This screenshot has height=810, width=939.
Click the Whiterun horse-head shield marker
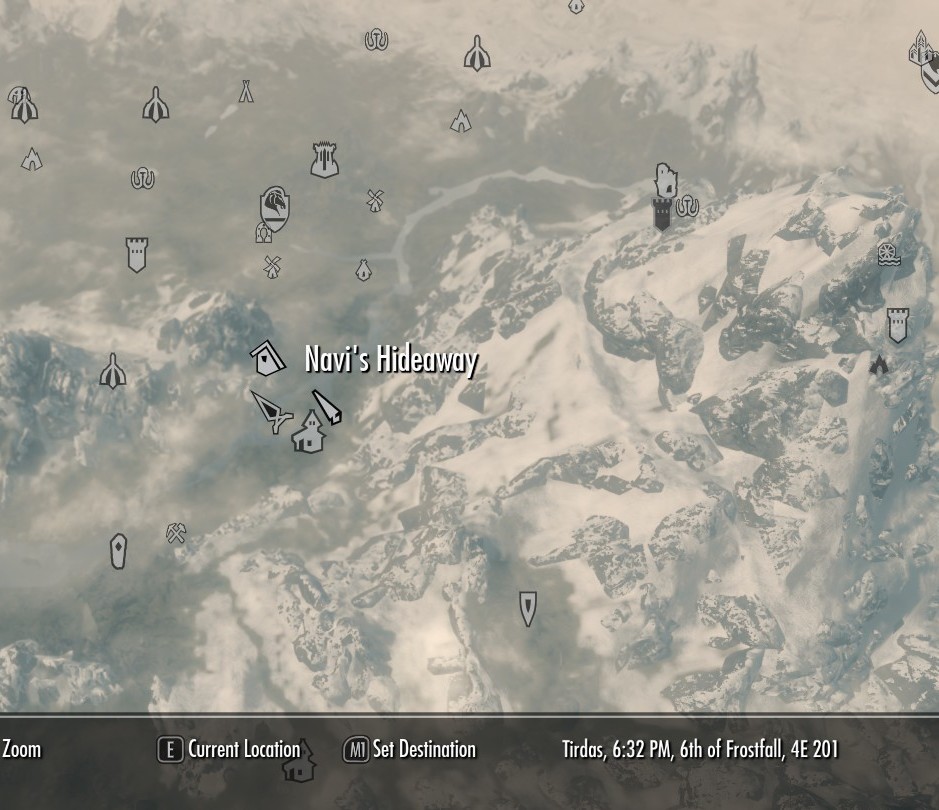(275, 208)
